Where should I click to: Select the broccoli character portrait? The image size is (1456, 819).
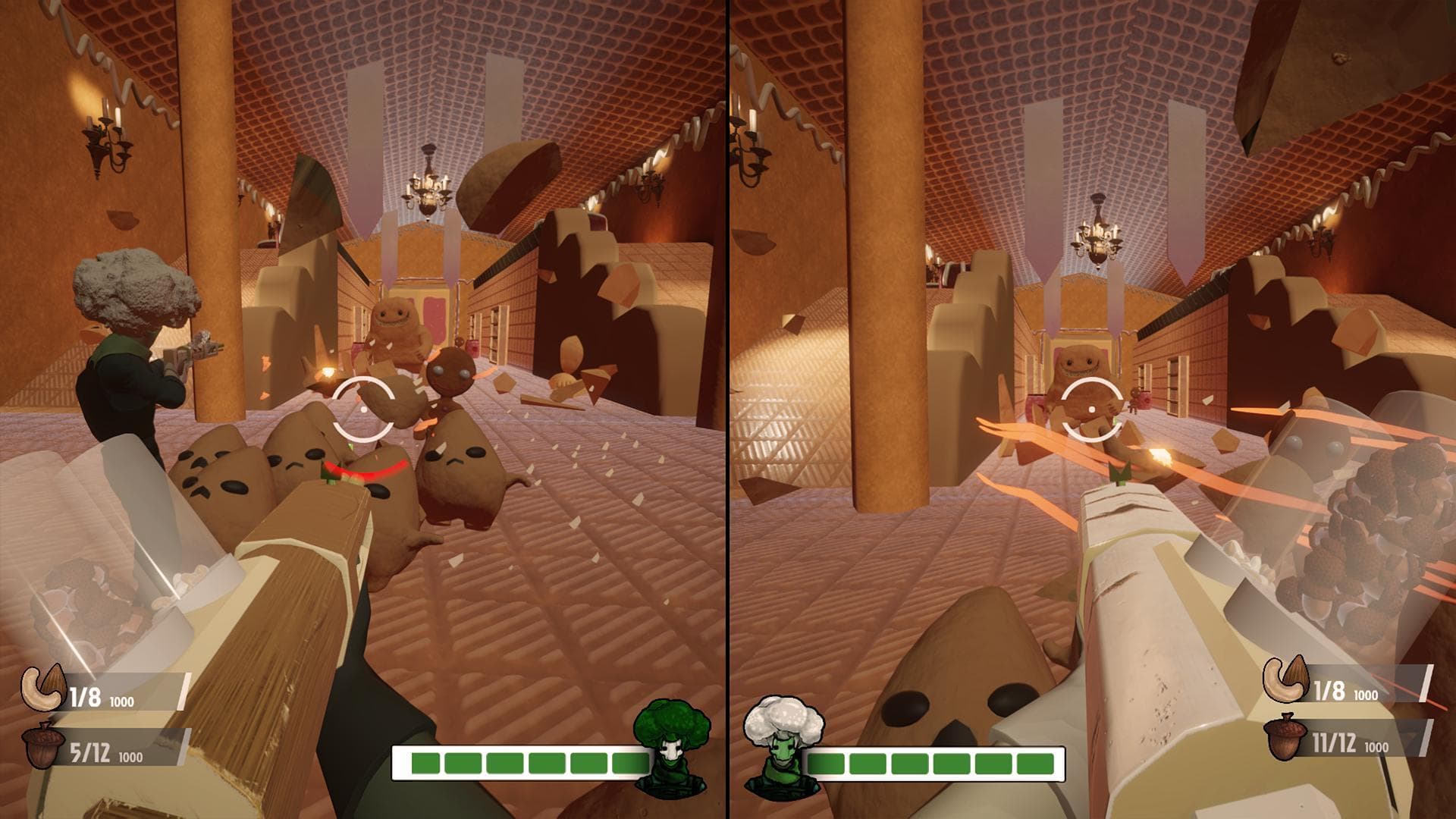tap(670, 746)
